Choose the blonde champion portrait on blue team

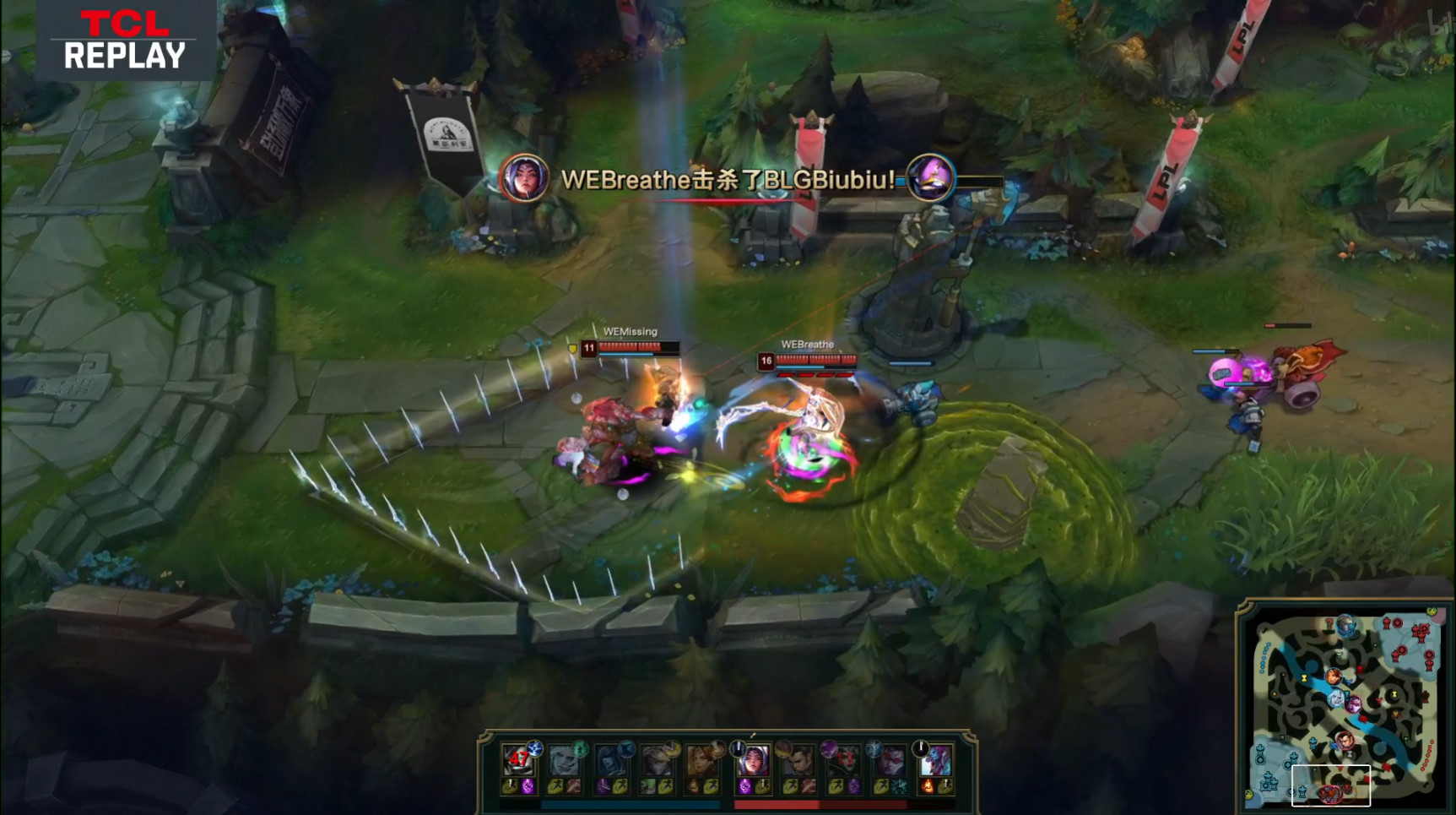pyautogui.click(x=656, y=761)
